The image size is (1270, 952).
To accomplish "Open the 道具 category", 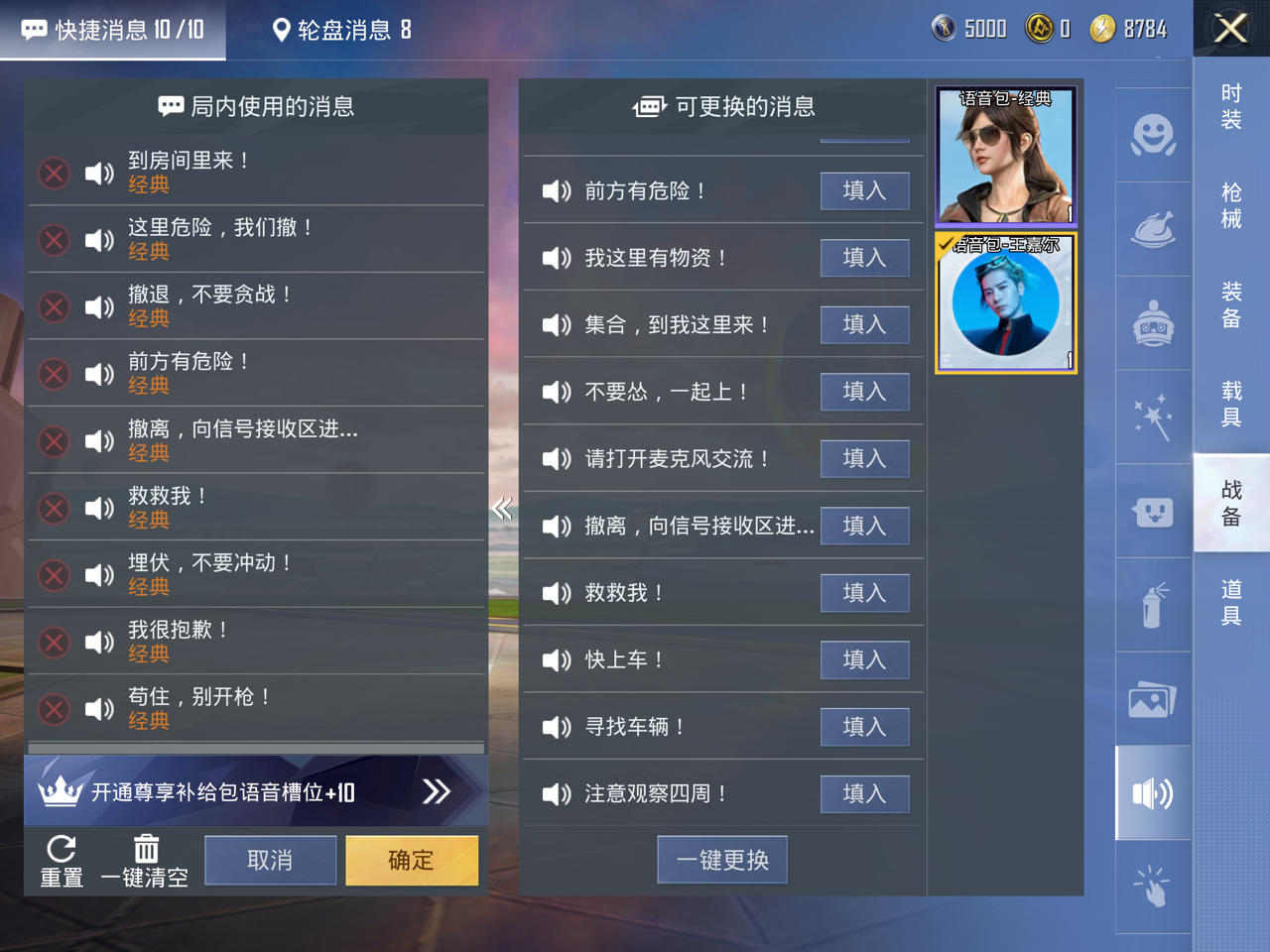I will tap(1230, 603).
